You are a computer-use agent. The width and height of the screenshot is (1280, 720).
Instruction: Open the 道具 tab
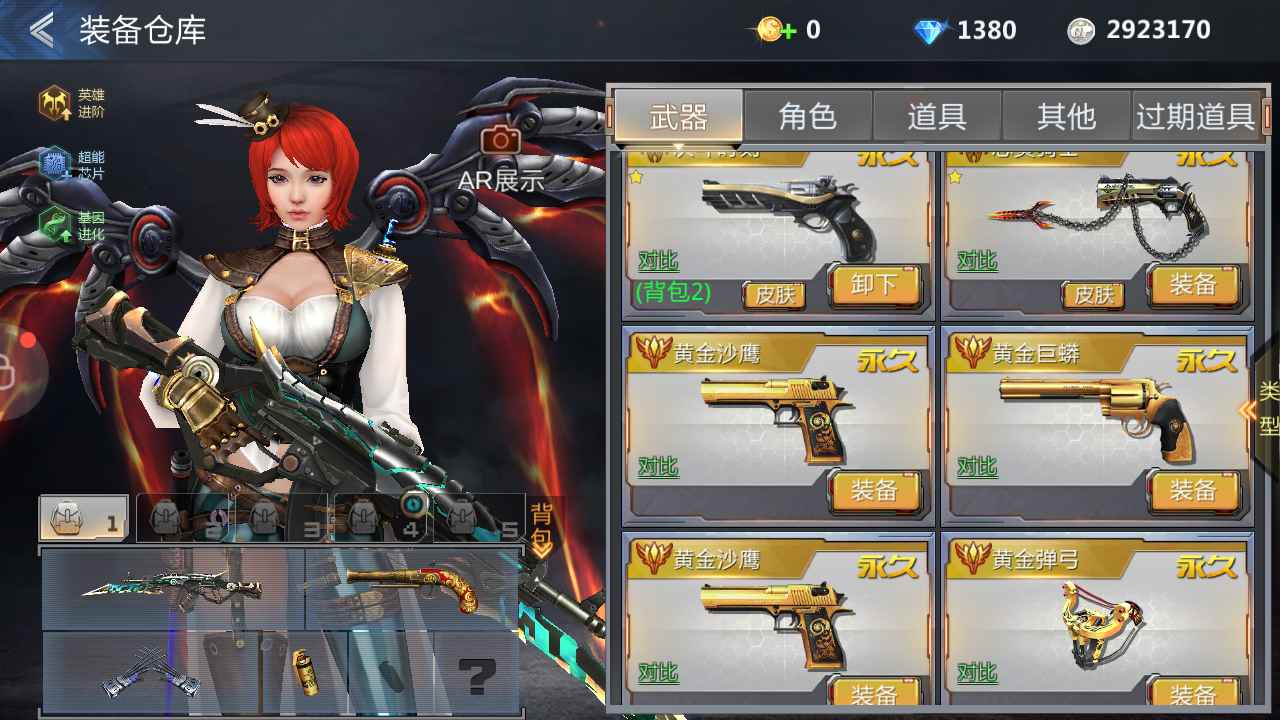937,116
